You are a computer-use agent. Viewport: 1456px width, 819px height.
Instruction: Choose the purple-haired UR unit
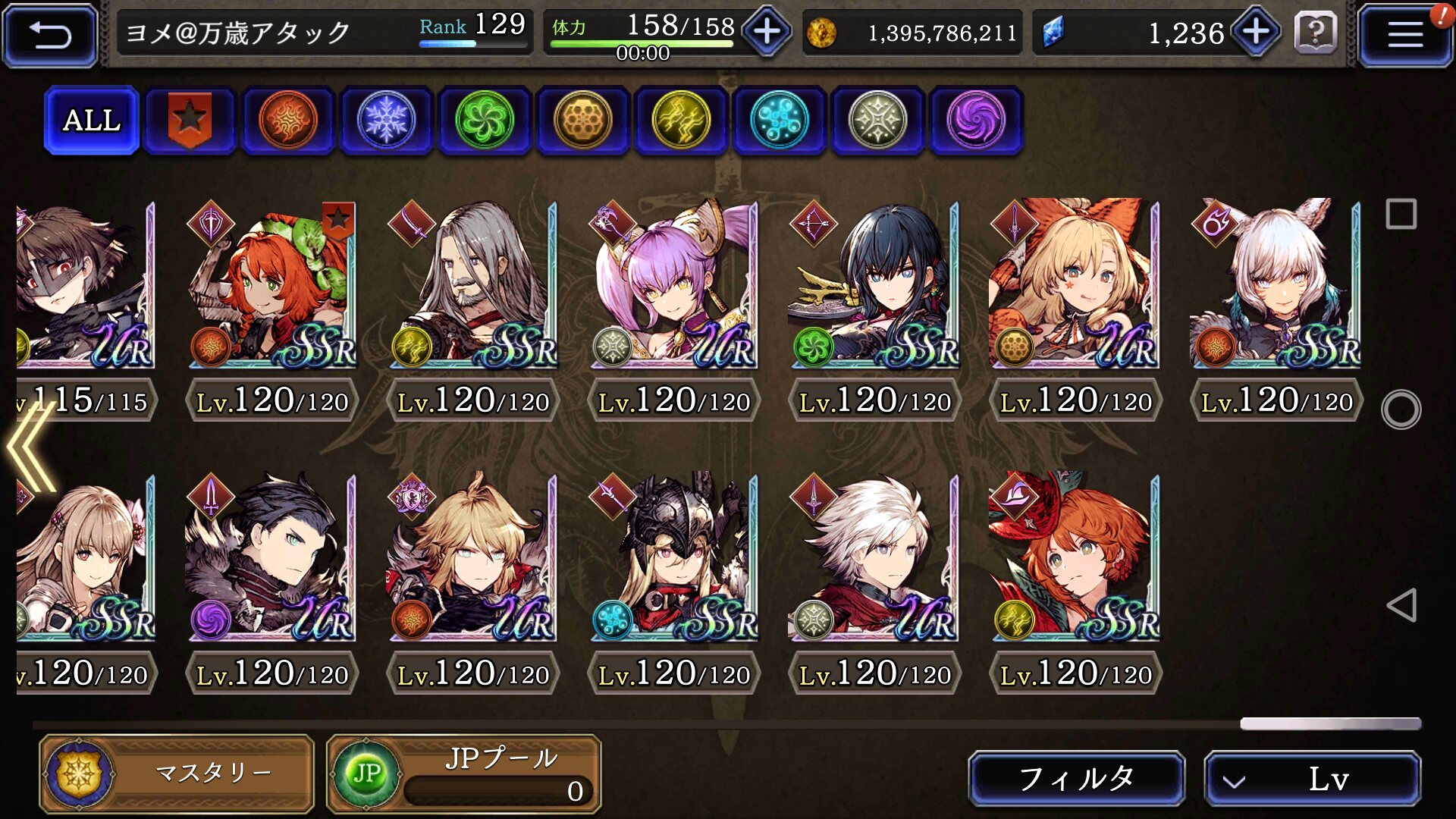tap(673, 284)
